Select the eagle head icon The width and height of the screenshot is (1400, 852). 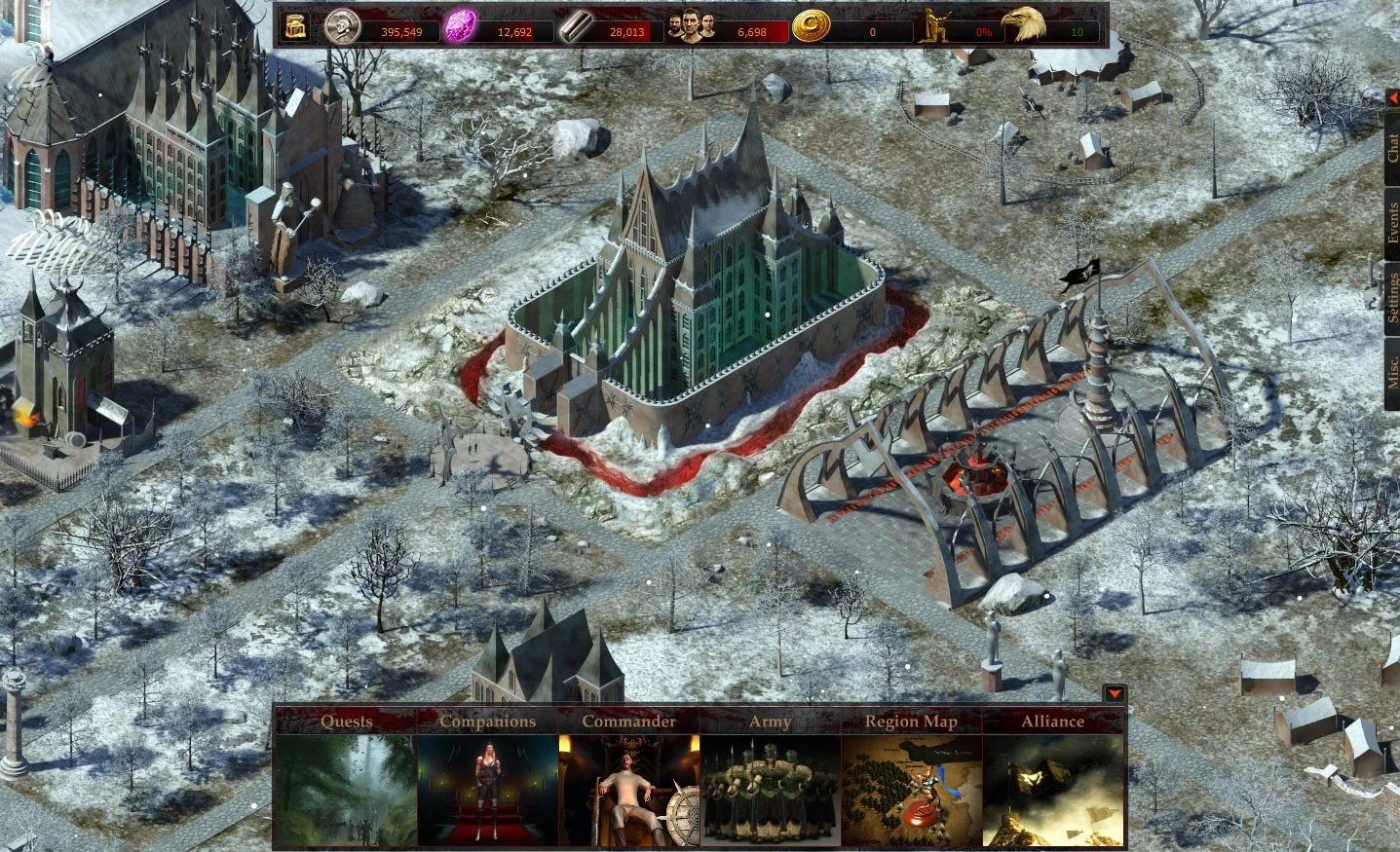(x=1022, y=26)
